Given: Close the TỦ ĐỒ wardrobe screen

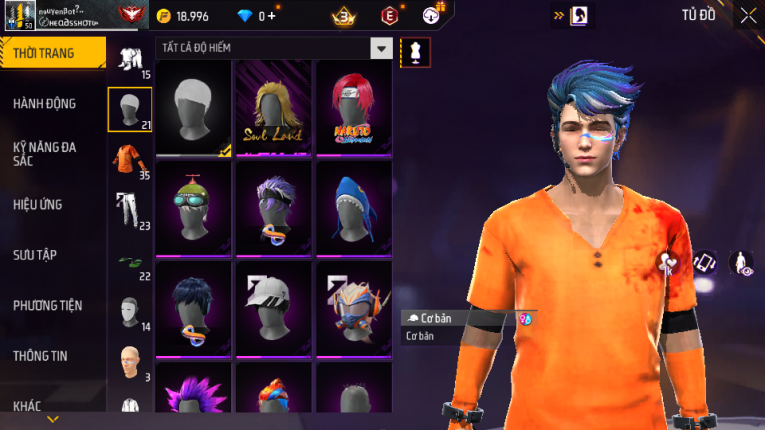Looking at the screenshot, I should 748,15.
